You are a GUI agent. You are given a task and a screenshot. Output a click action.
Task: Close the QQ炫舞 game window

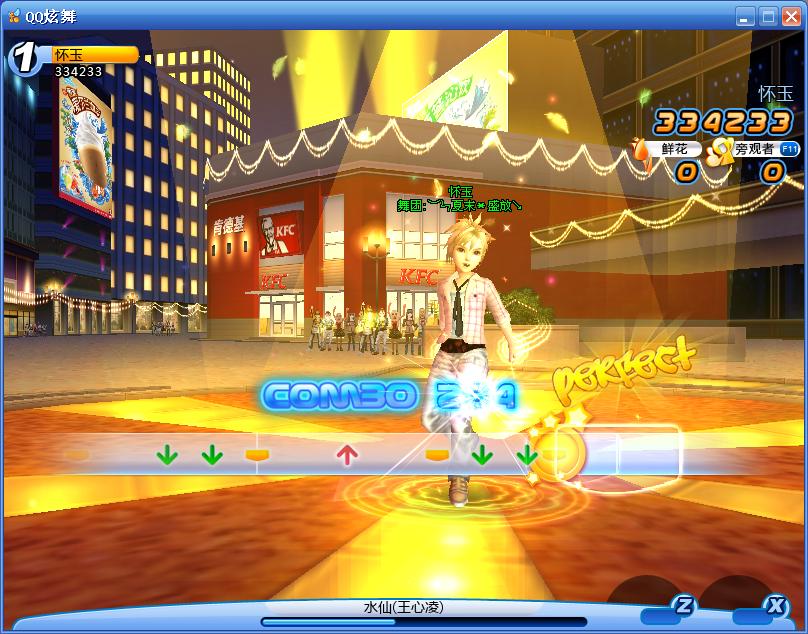[789, 16]
